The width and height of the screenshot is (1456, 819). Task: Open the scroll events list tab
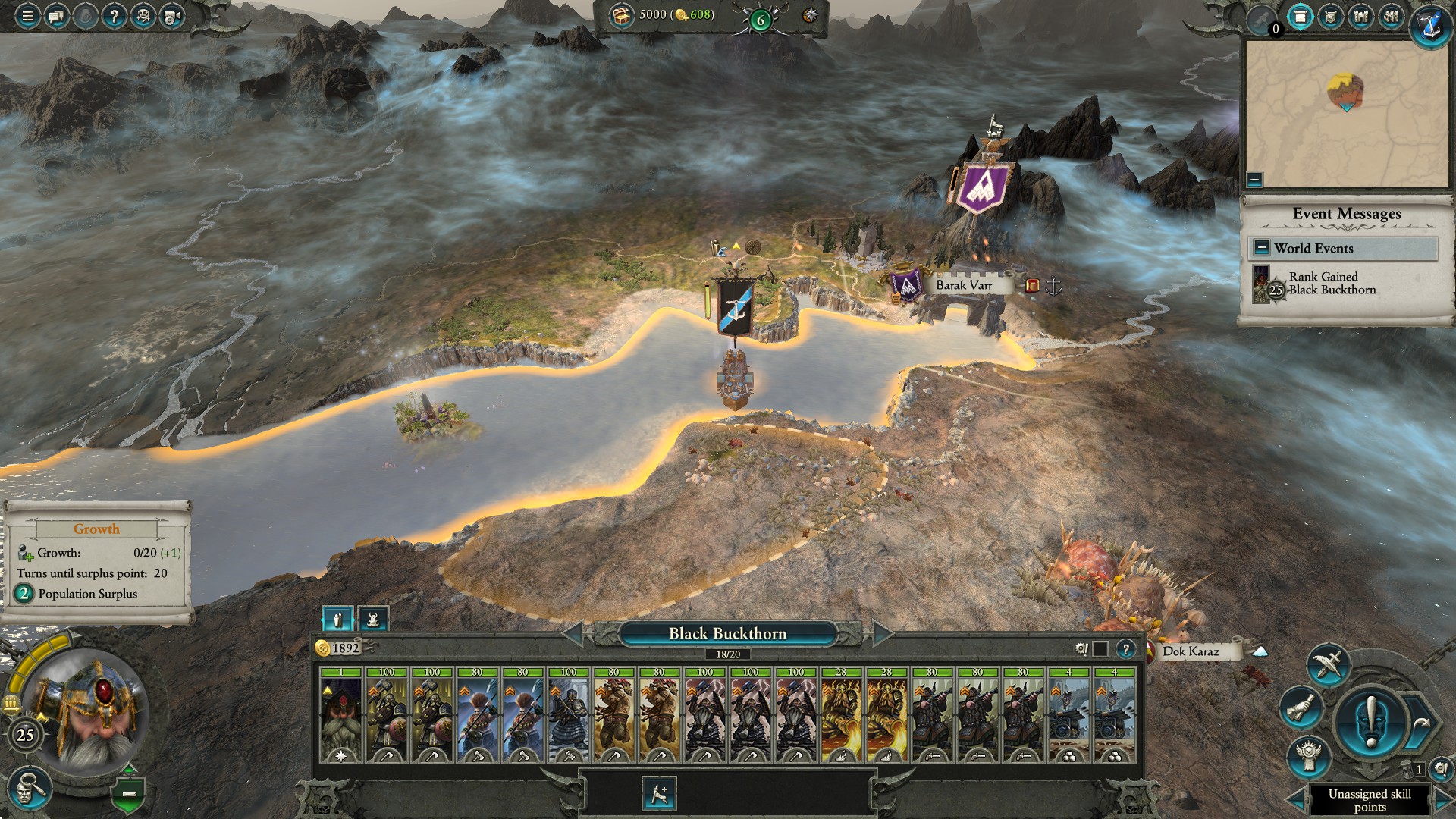pyautogui.click(x=1301, y=17)
